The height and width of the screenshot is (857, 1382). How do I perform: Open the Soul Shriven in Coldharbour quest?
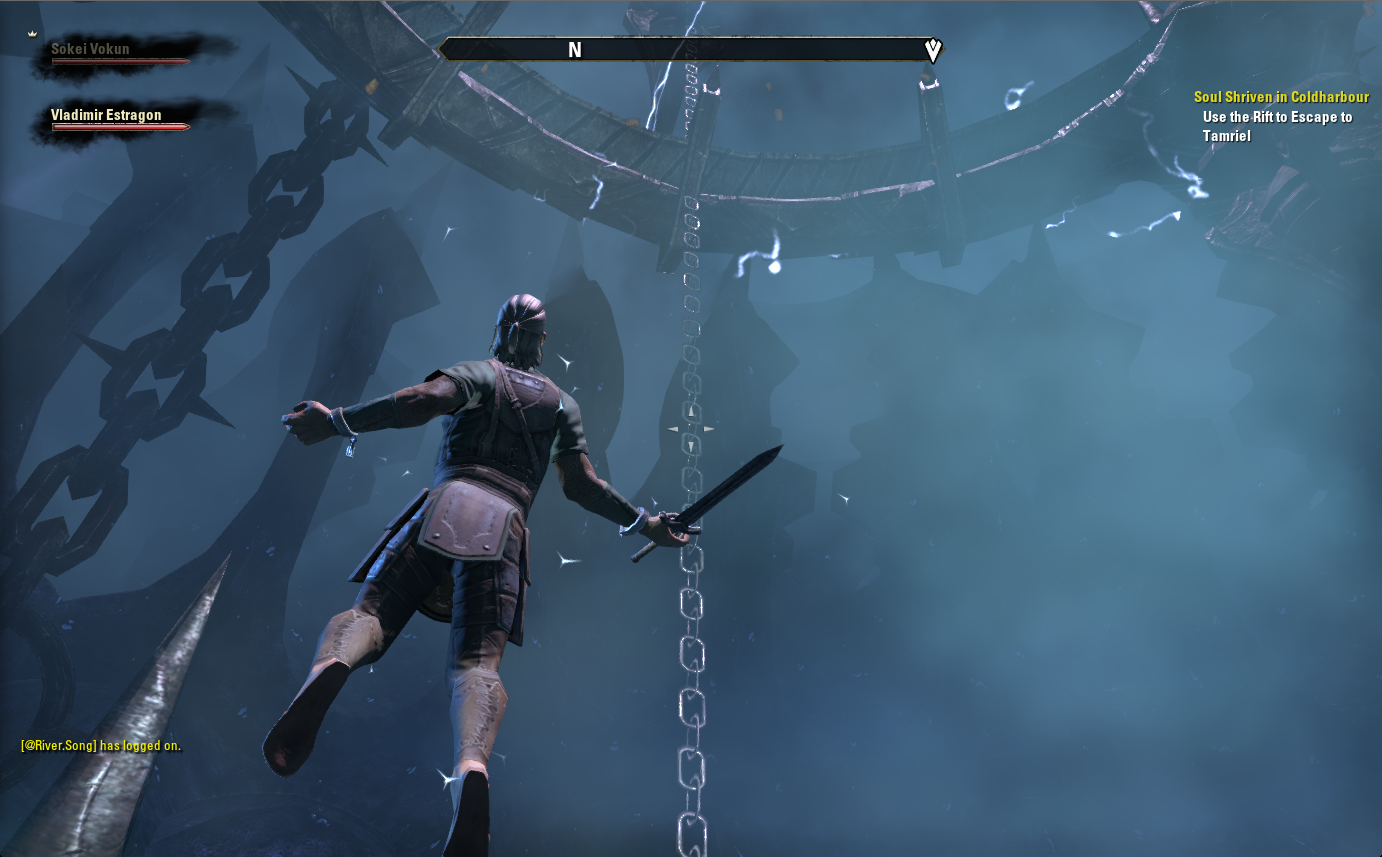(x=1281, y=97)
